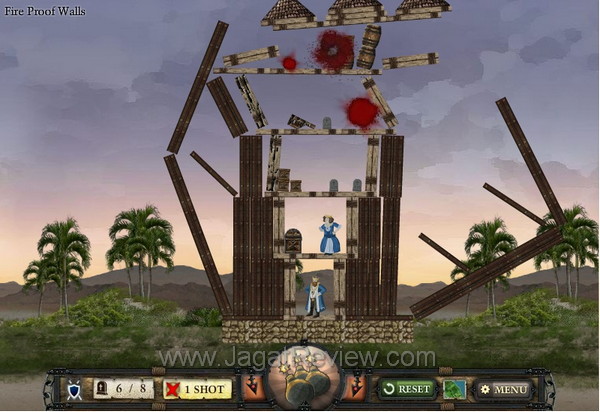Choose the triple-shot cannonball ammo
This screenshot has width=600, height=412.
(x=301, y=382)
